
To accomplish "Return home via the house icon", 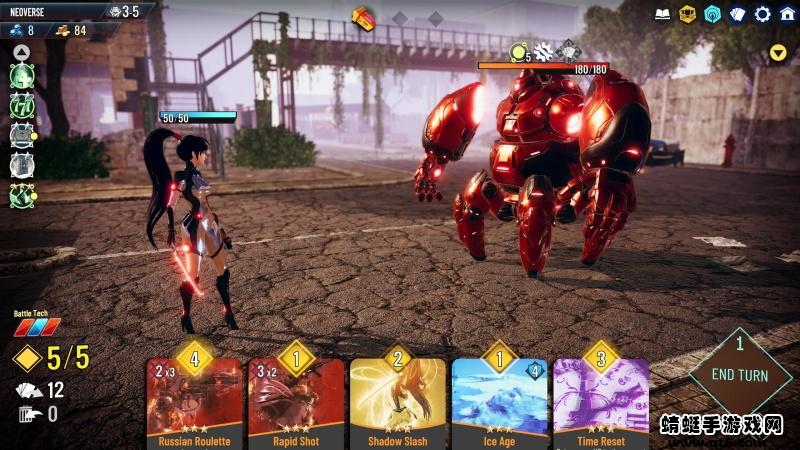I will tap(787, 14).
